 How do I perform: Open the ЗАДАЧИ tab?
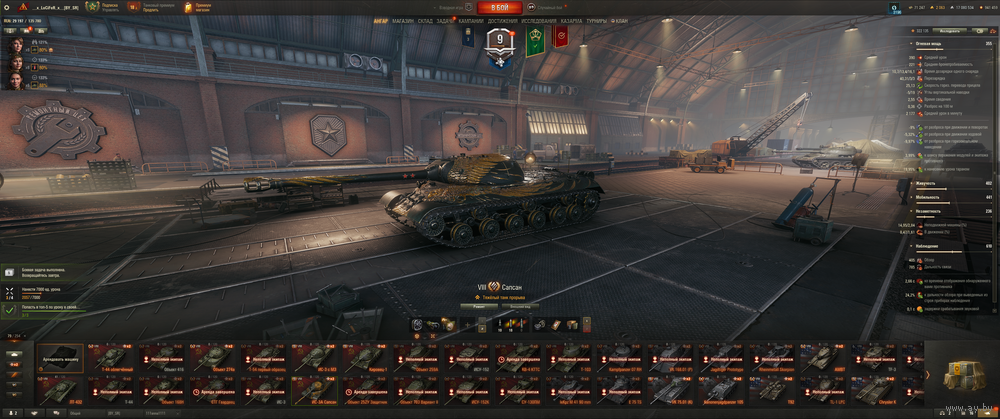point(445,20)
